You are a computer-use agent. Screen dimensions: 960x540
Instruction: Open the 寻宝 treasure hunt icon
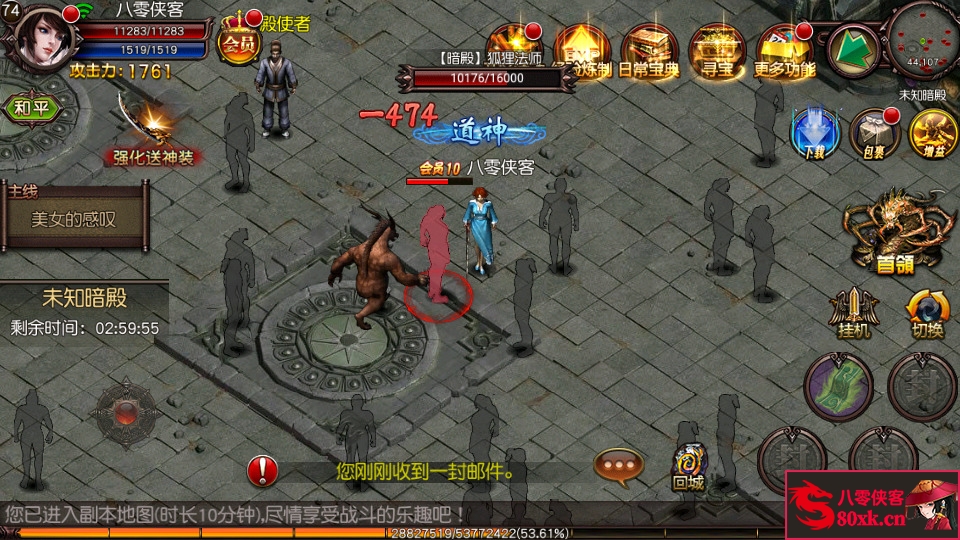pyautogui.click(x=713, y=50)
